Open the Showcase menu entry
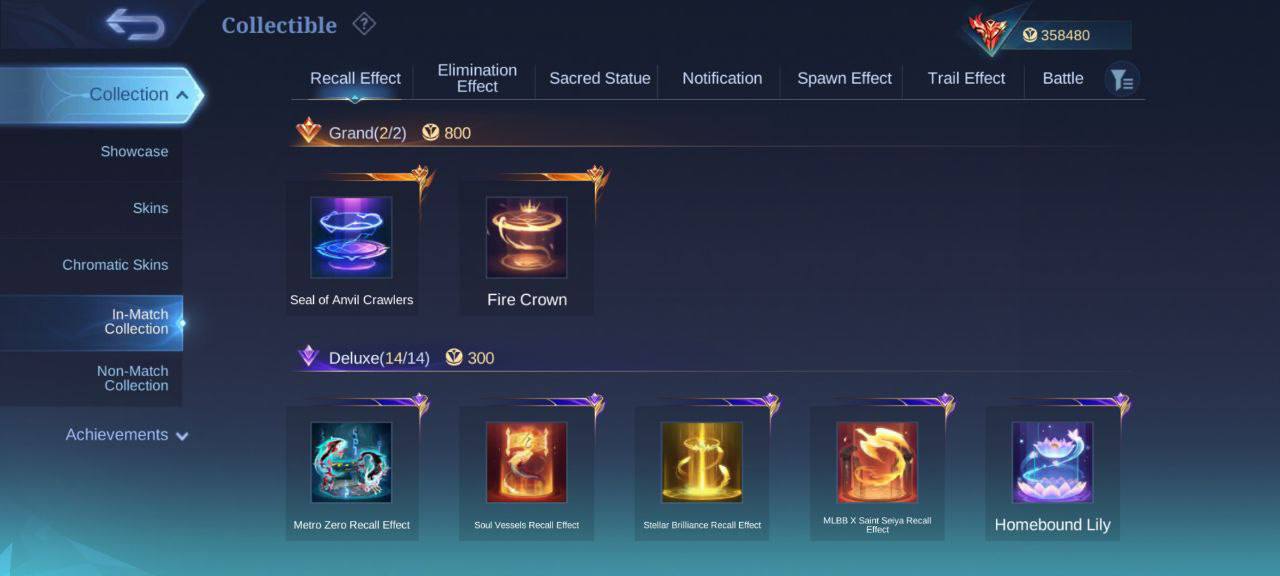Image resolution: width=1280 pixels, height=576 pixels. [134, 152]
